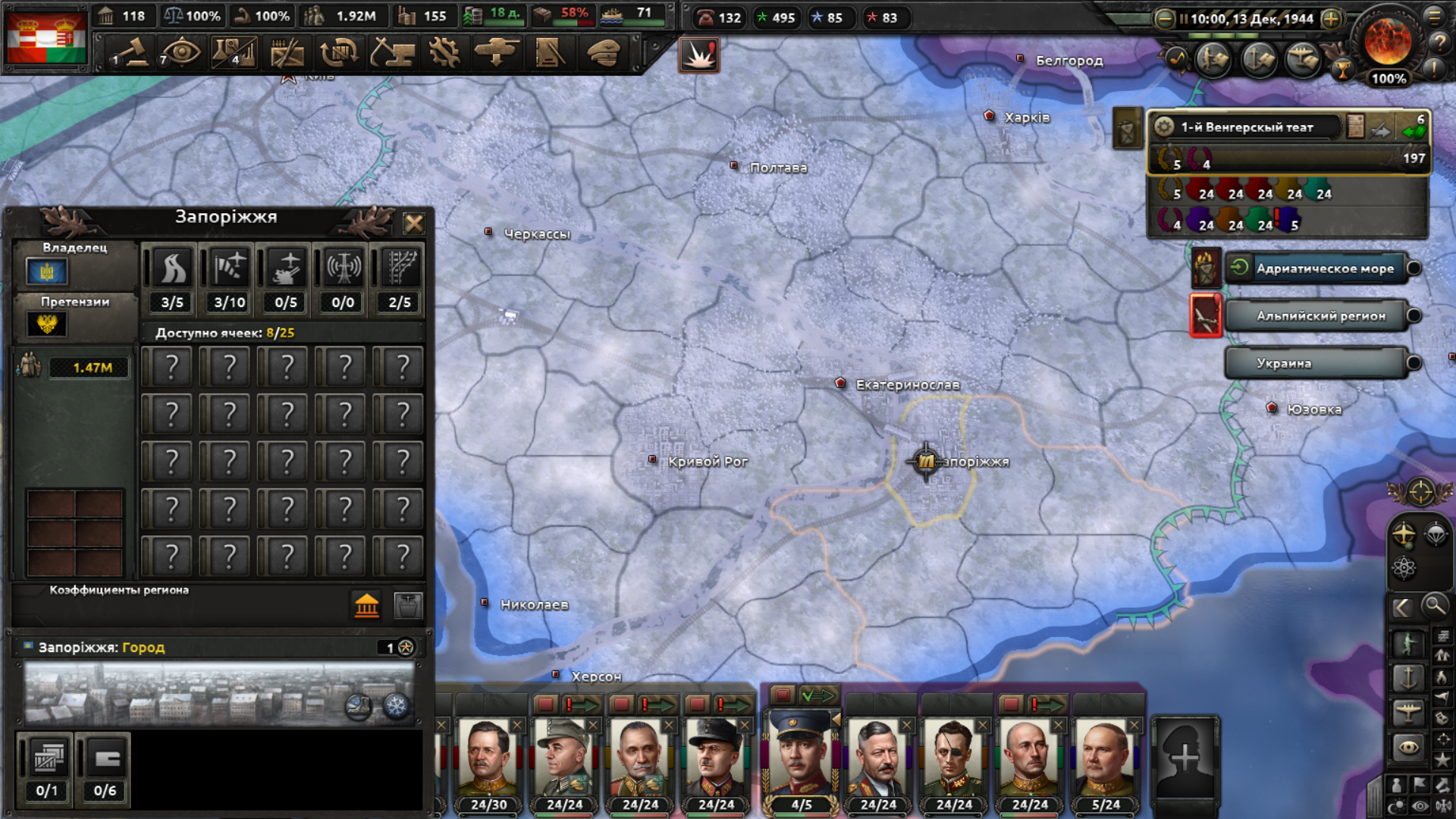Open the Research menu icon

tap(339, 53)
